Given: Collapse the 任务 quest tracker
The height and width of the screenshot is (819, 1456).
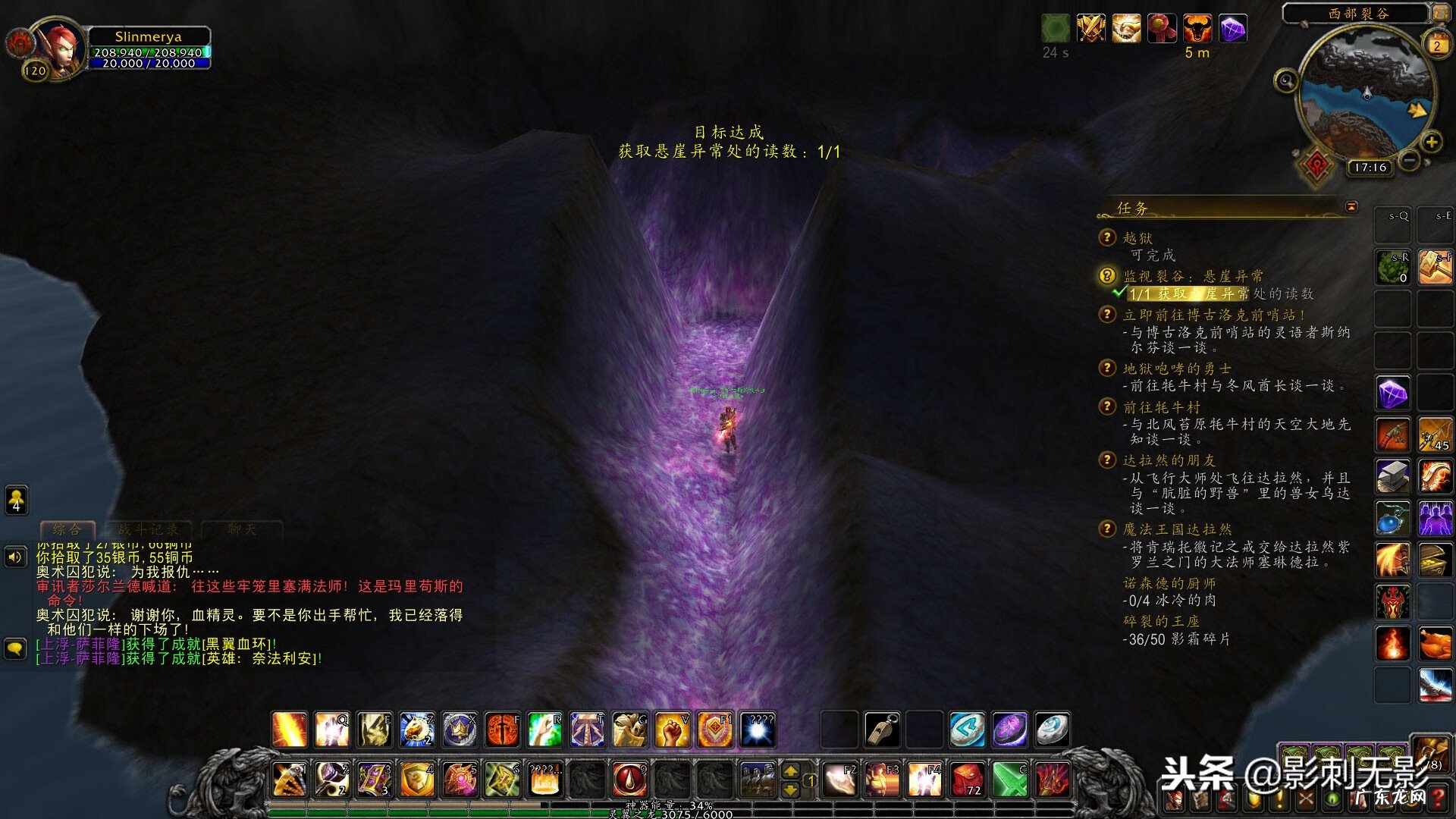Looking at the screenshot, I should tap(1351, 207).
